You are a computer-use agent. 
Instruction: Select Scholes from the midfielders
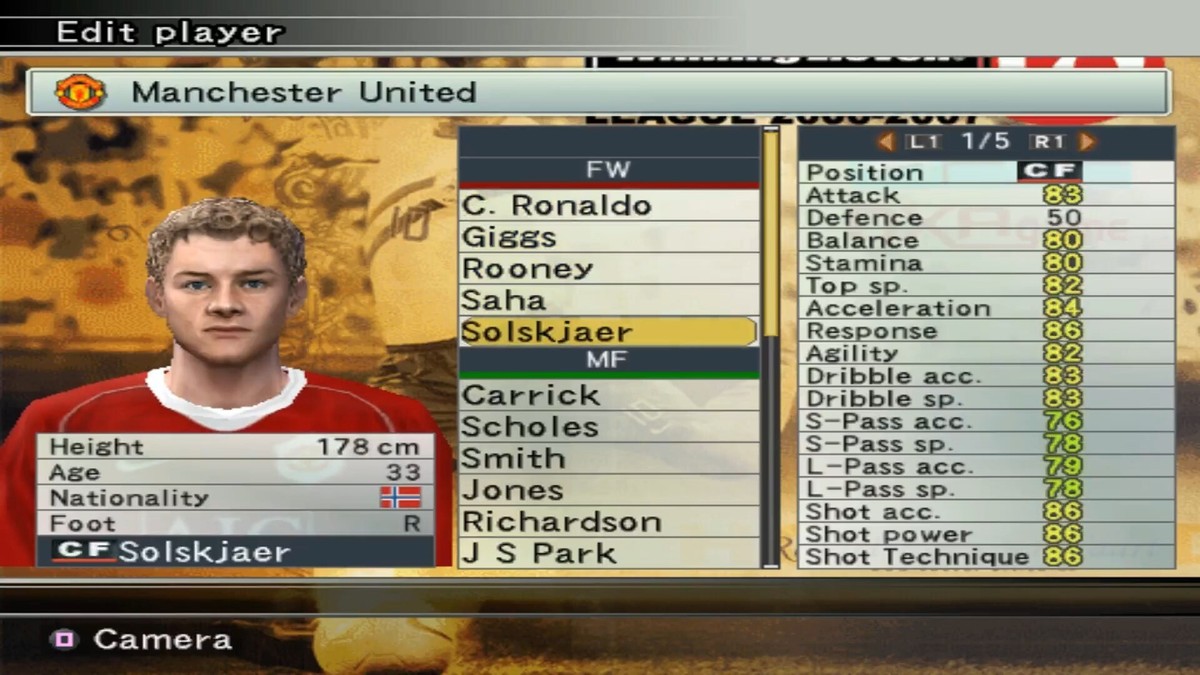pos(607,427)
